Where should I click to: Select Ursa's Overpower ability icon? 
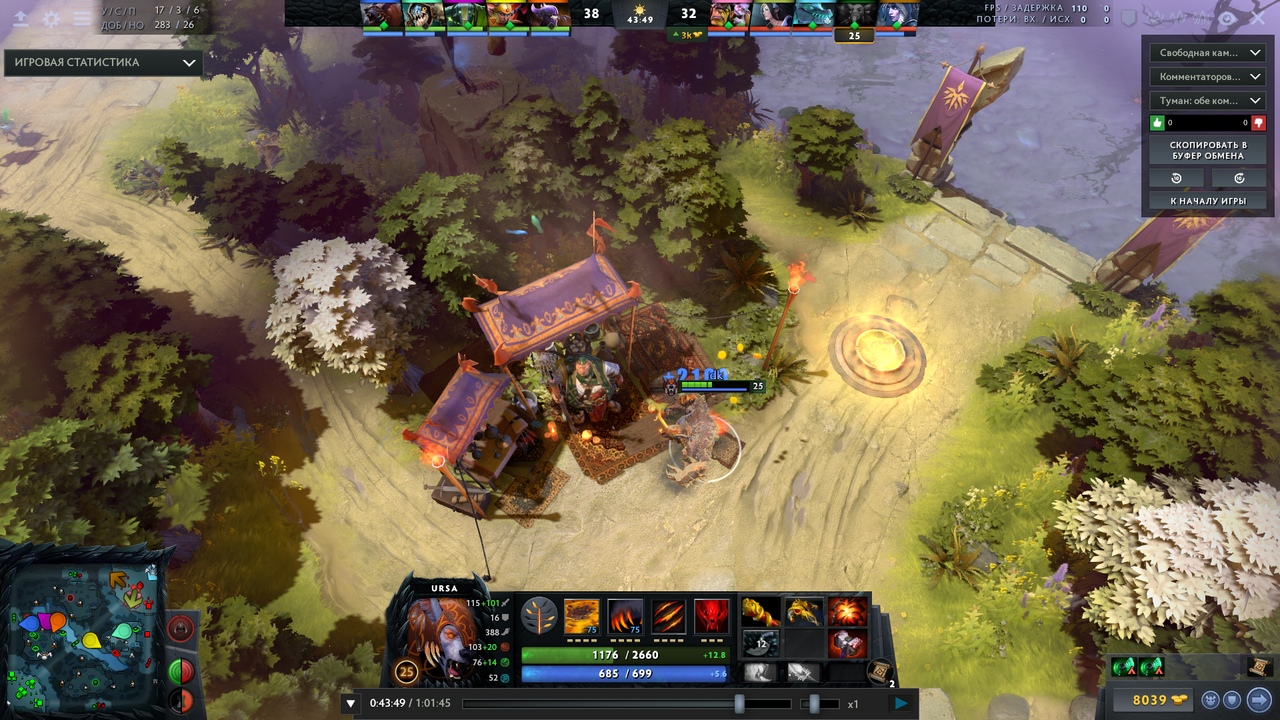pos(625,617)
